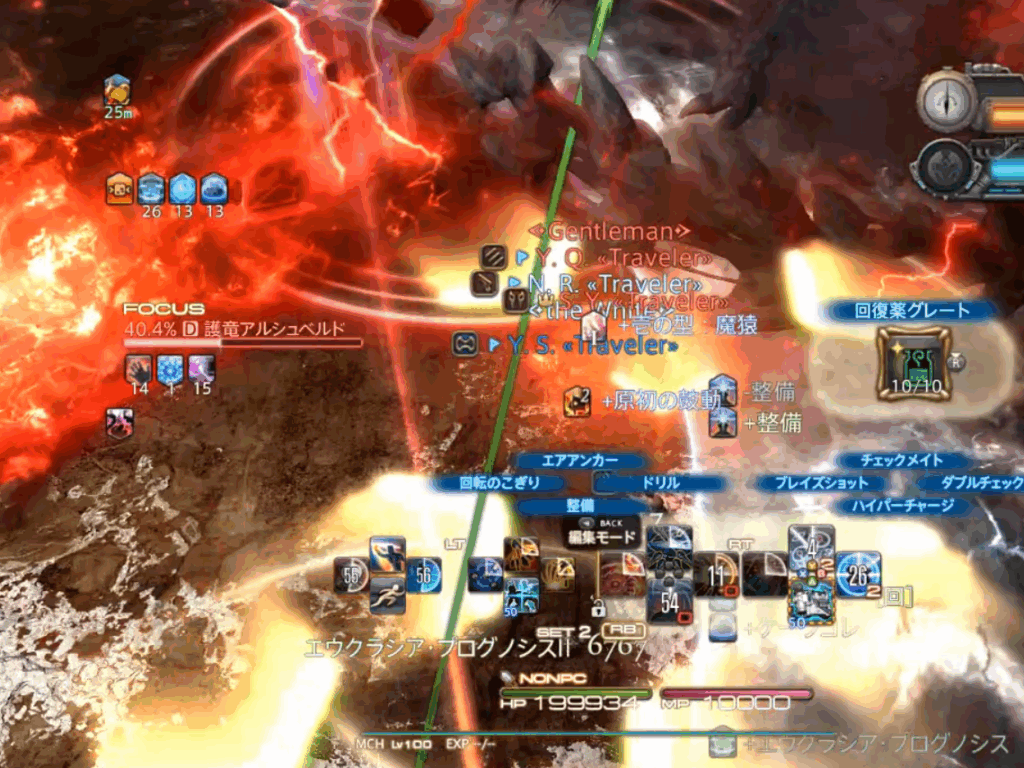Inspect the 25m food buff icon
The image size is (1024, 768).
point(117,91)
